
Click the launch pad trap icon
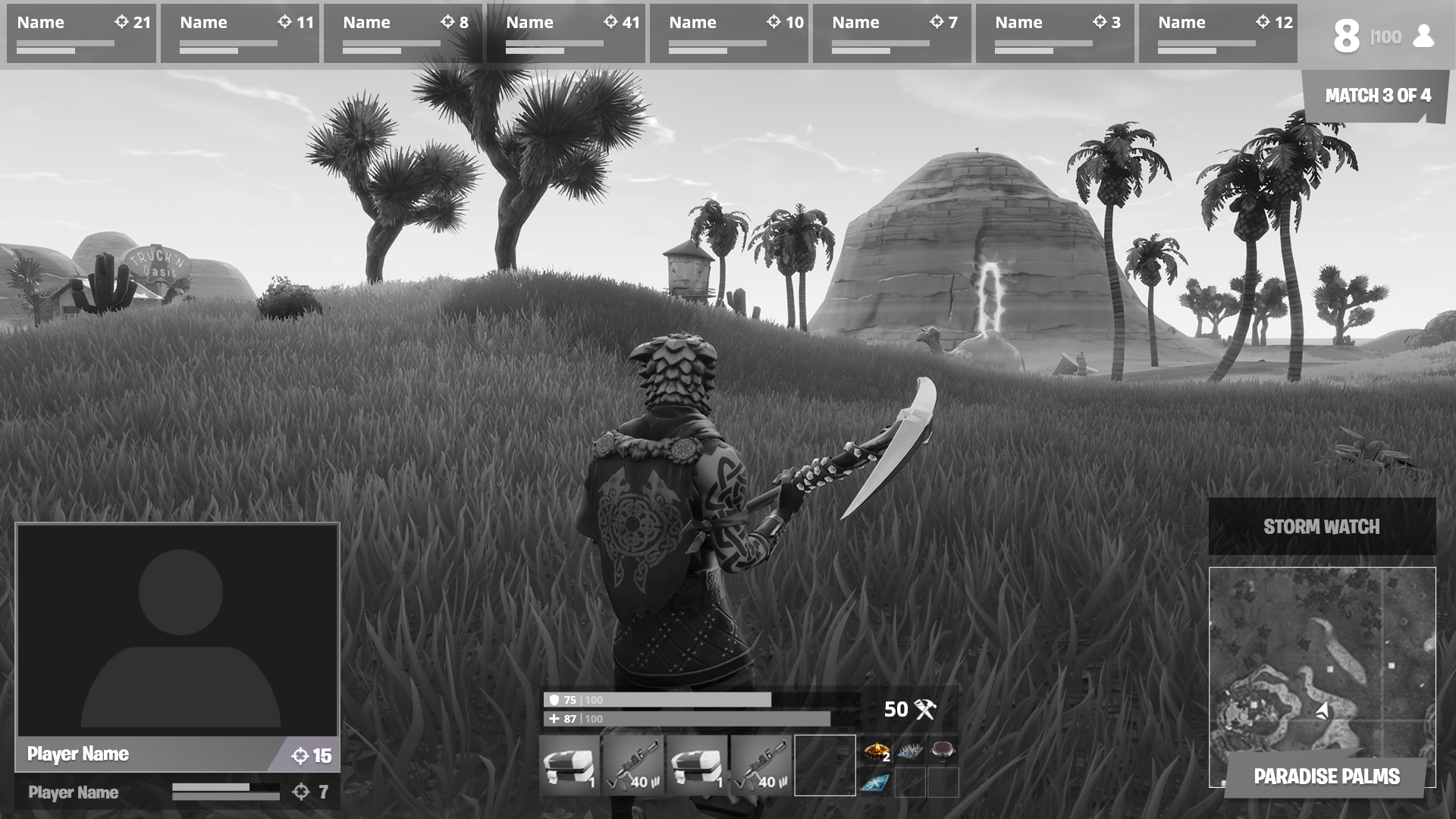(x=941, y=752)
